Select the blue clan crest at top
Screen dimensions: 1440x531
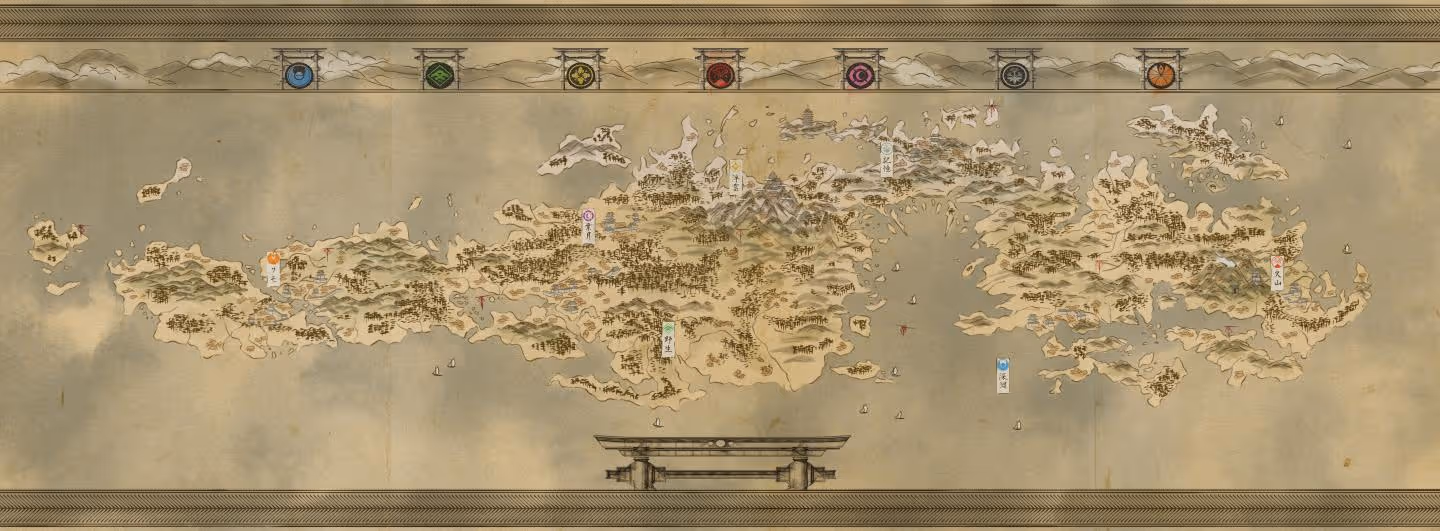pos(298,75)
